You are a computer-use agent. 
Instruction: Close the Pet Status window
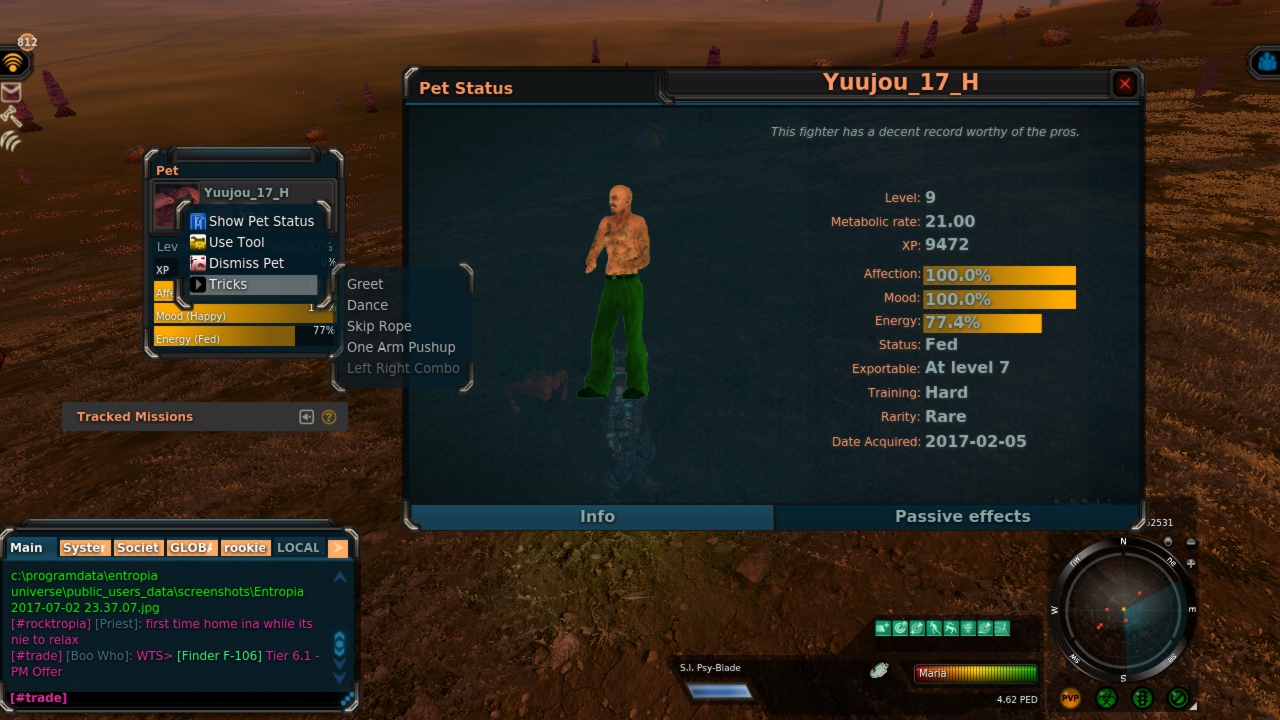(x=1125, y=84)
